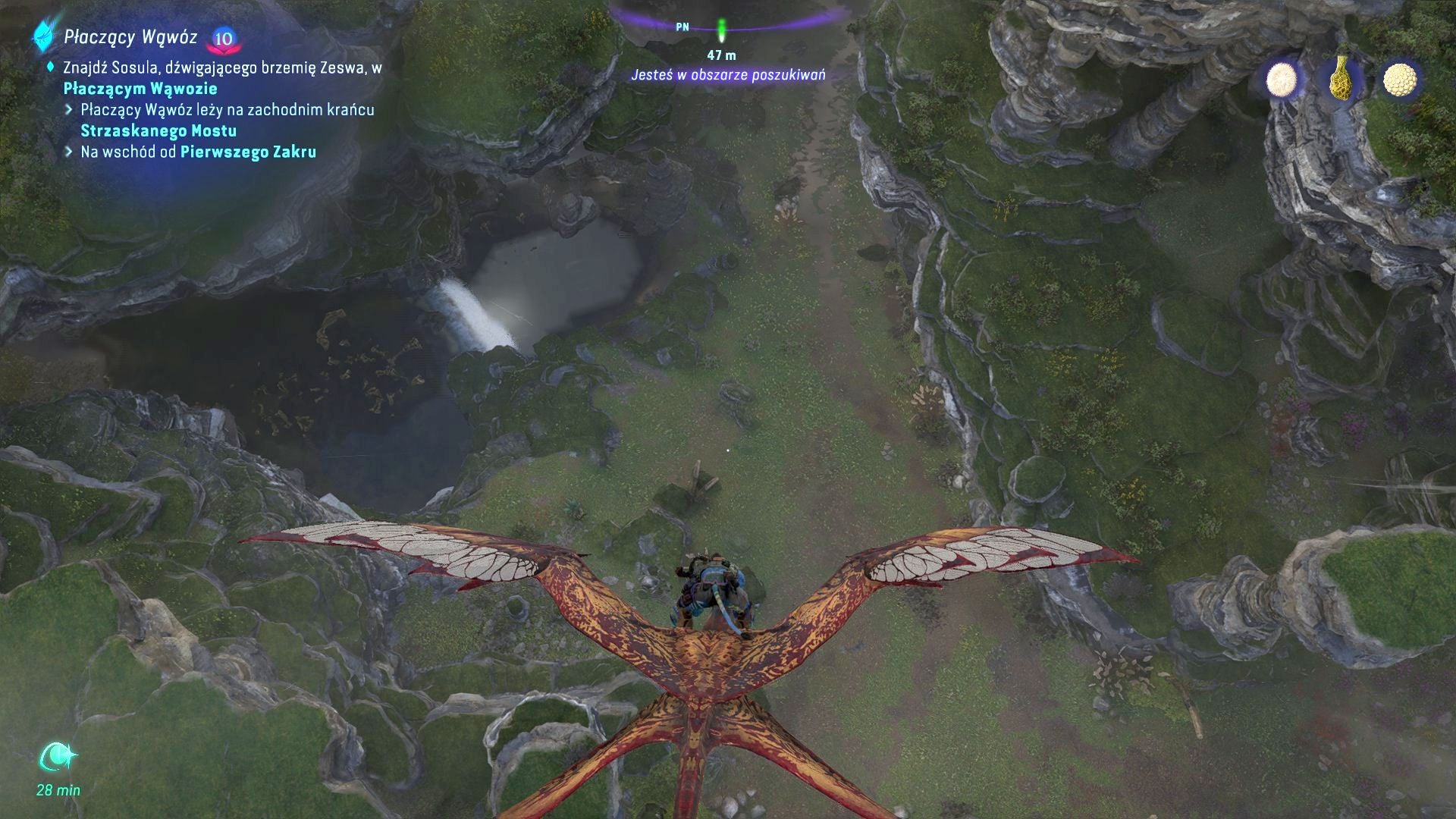
Task: Click the Płaczącym Wąwozie location link
Action: coord(140,88)
